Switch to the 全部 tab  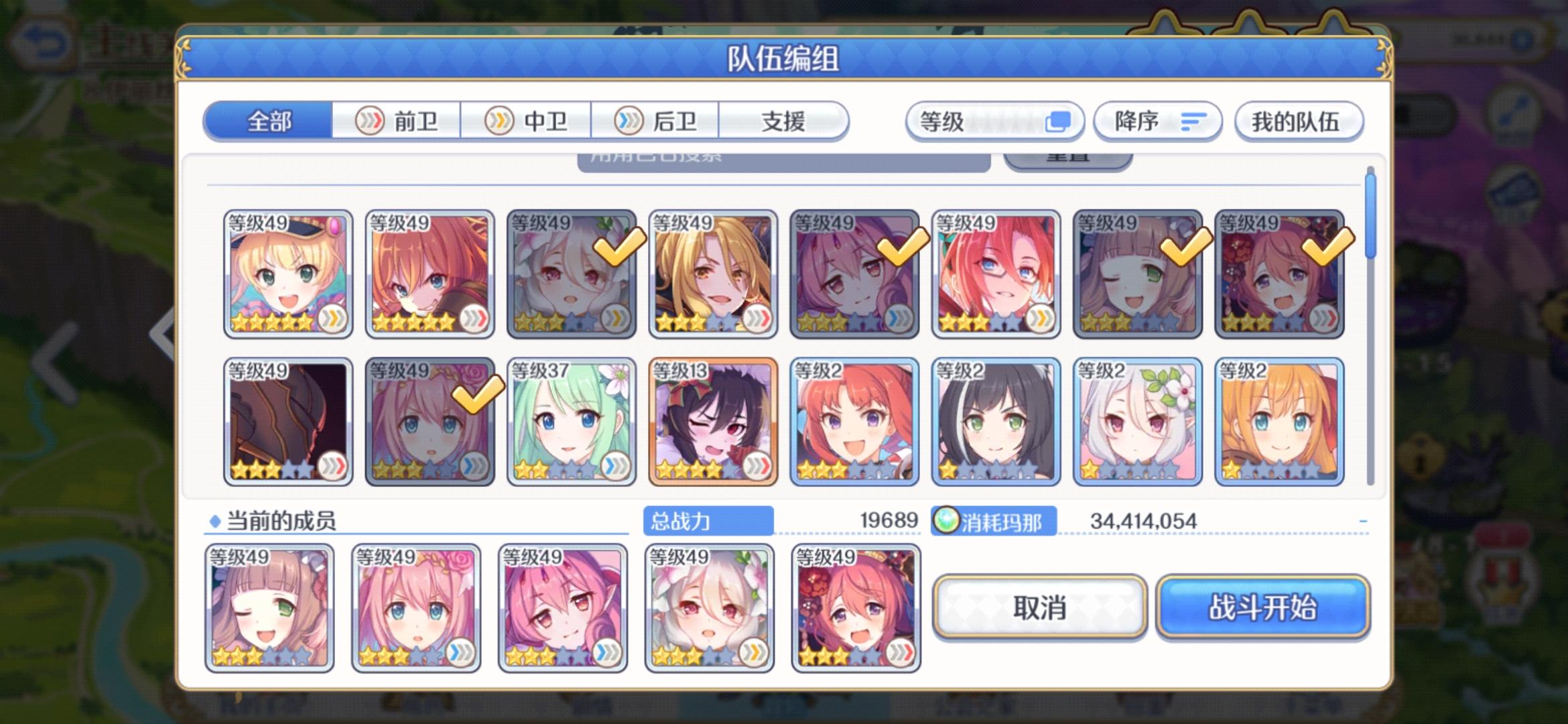268,121
